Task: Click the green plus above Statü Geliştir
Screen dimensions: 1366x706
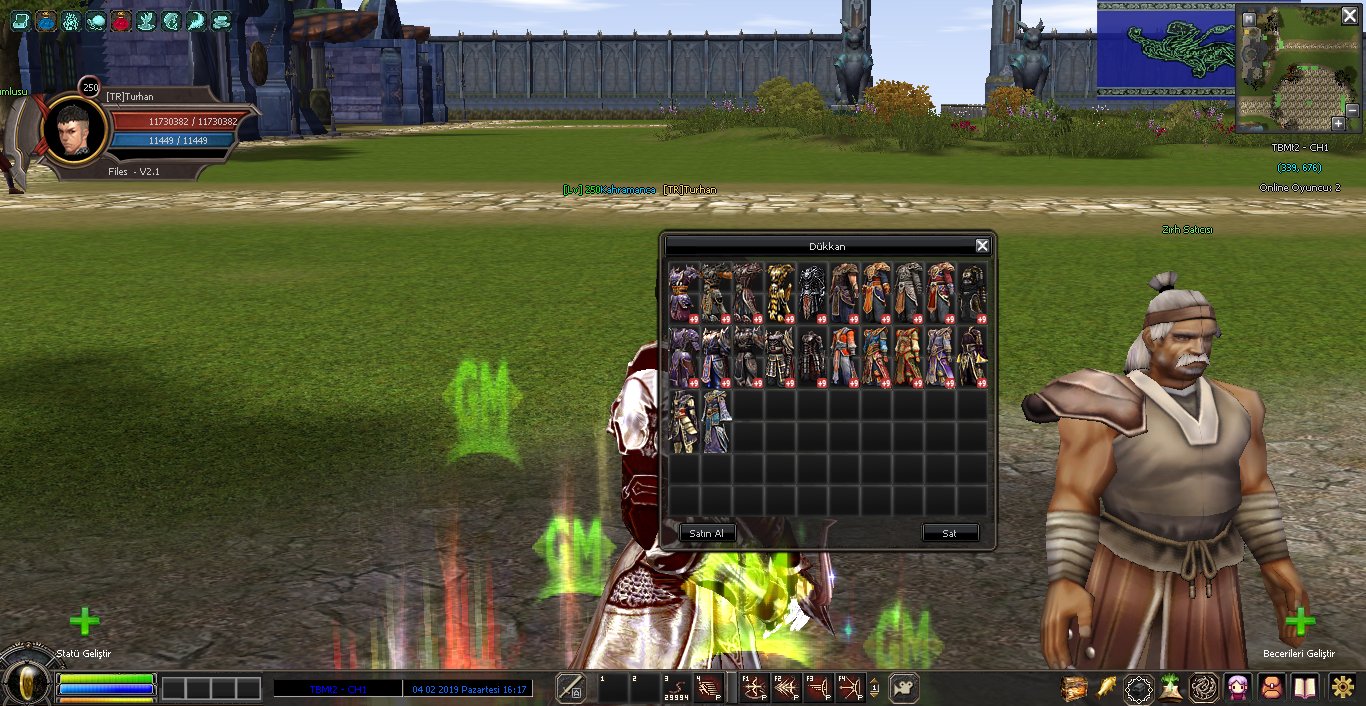Action: [84, 622]
